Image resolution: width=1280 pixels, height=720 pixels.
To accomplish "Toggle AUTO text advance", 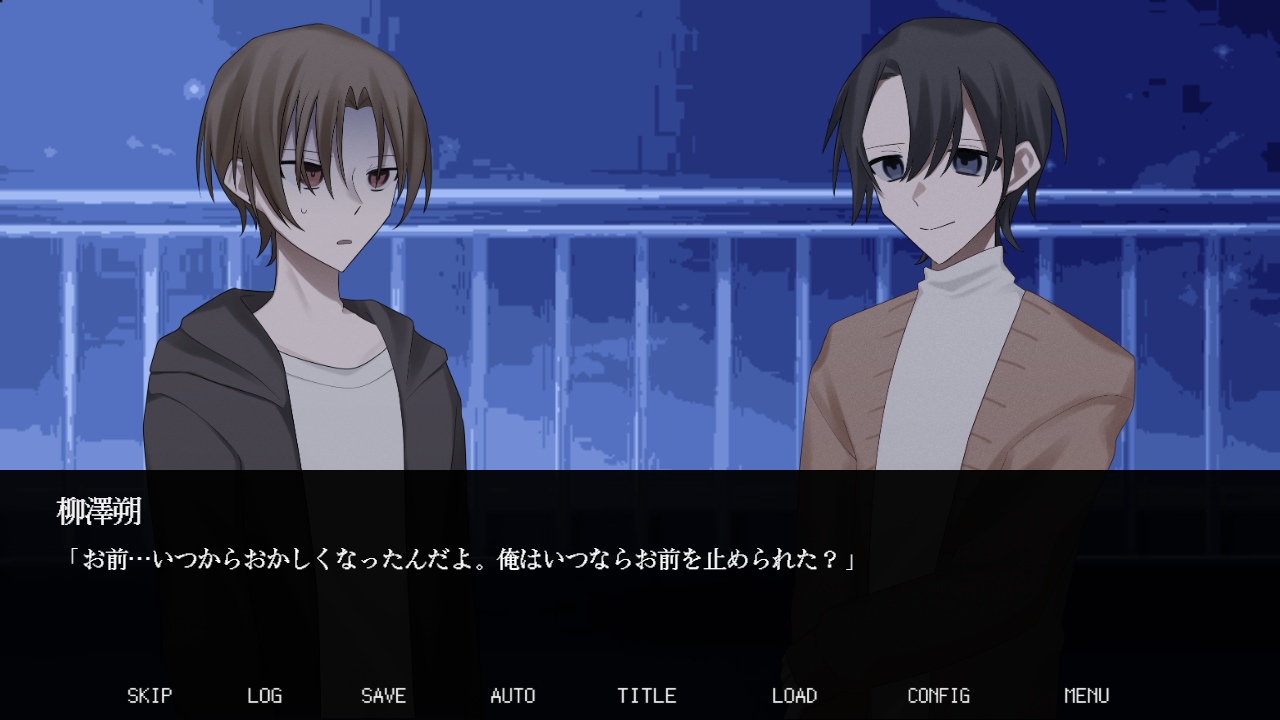I will tap(512, 695).
